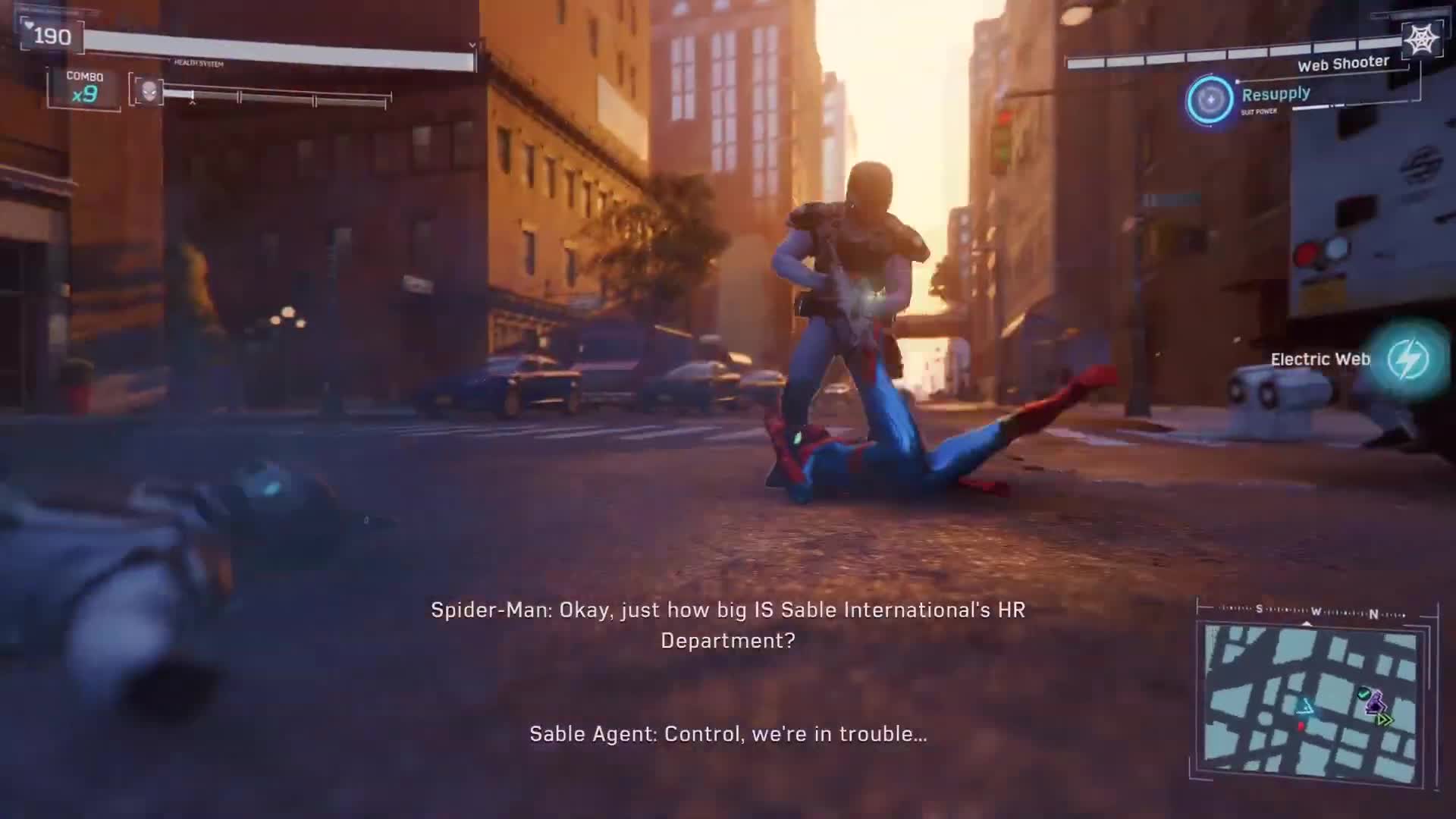The width and height of the screenshot is (1456, 819).
Task: Open the white marker arrow above minimap compass
Action: [1307, 623]
